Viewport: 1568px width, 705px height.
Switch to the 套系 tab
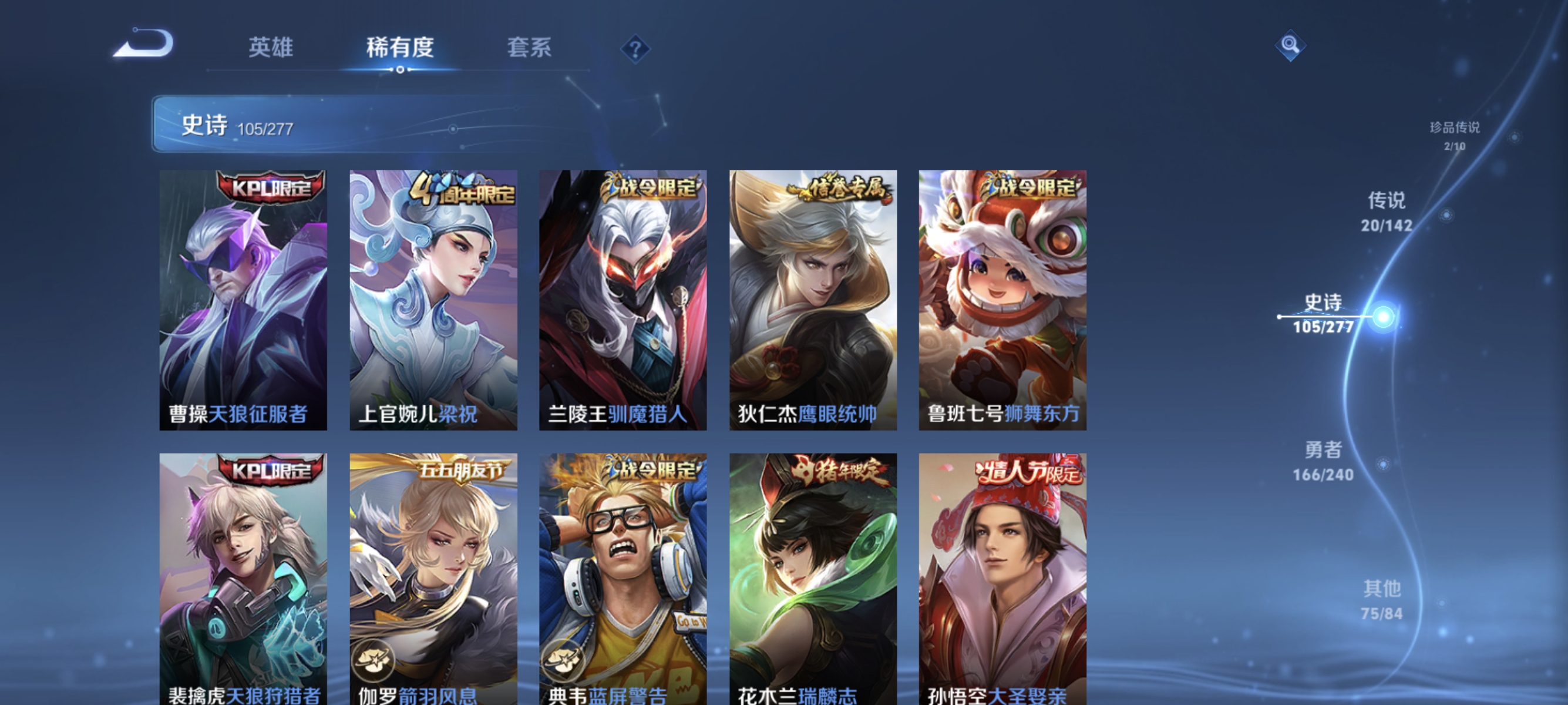point(529,49)
